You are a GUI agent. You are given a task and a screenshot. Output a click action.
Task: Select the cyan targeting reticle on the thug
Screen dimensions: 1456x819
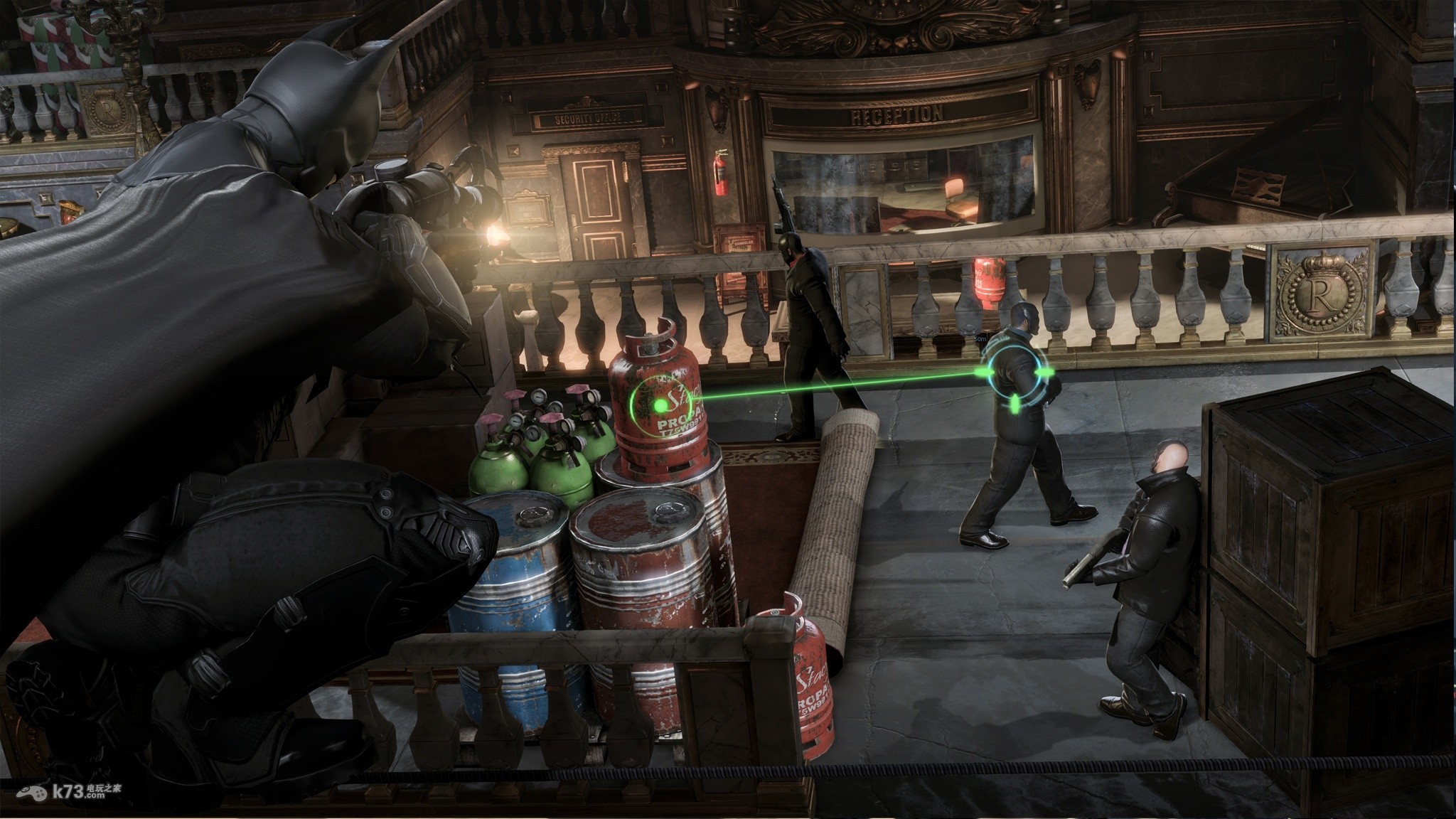point(1015,375)
